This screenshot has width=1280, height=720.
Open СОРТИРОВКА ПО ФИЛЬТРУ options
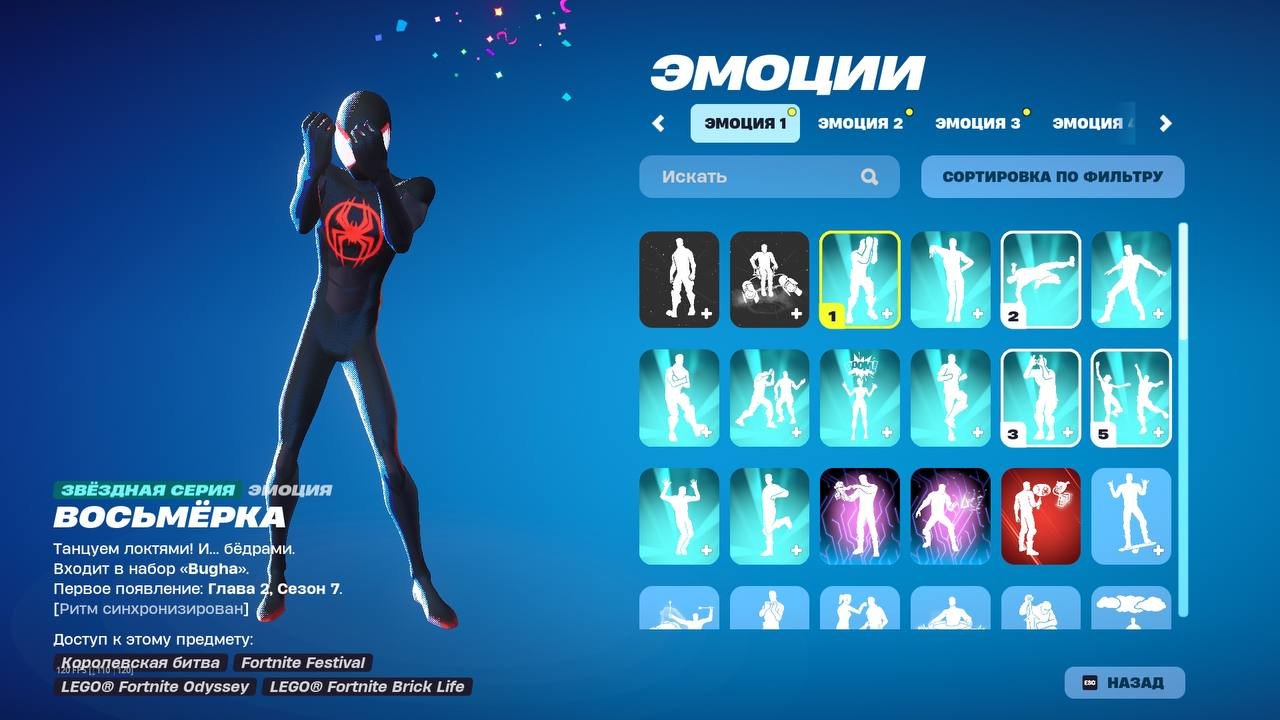[x=1052, y=176]
